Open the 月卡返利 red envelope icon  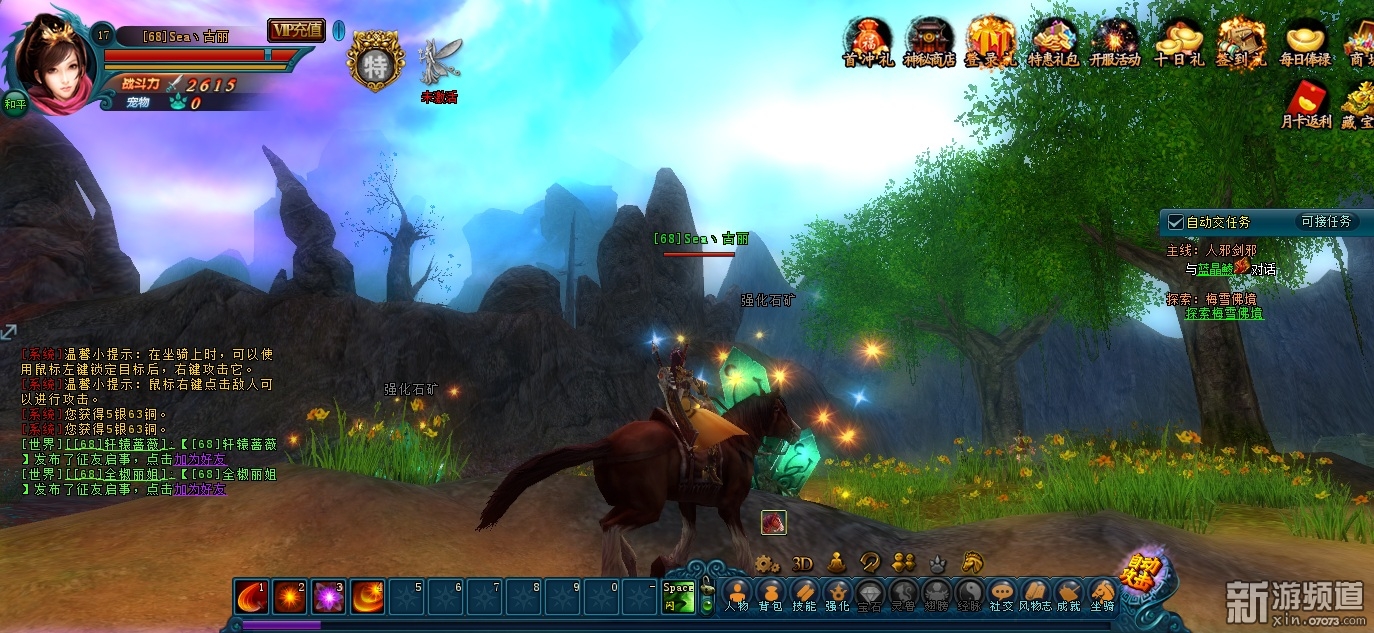[x=1306, y=100]
